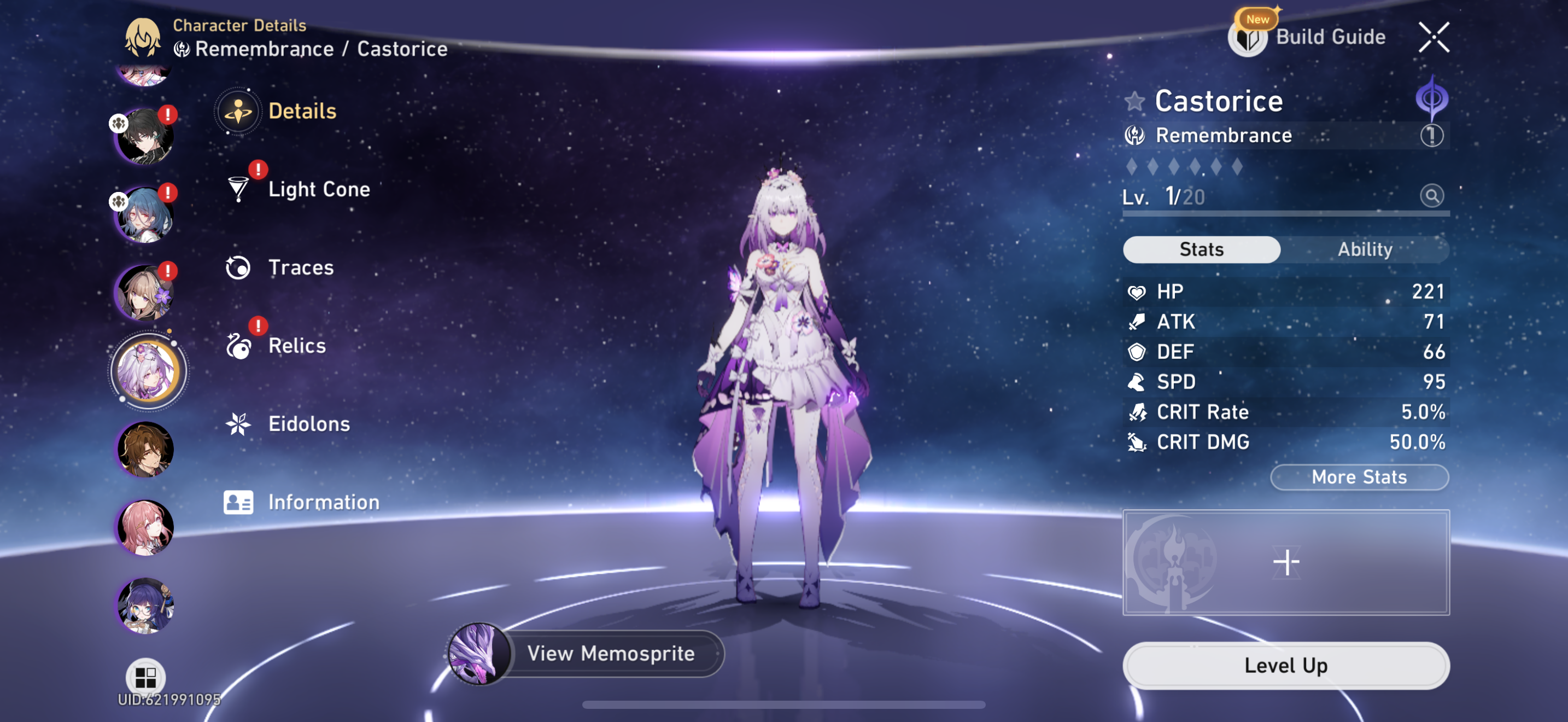
Task: Close the Character Details screen
Action: coord(1434,37)
